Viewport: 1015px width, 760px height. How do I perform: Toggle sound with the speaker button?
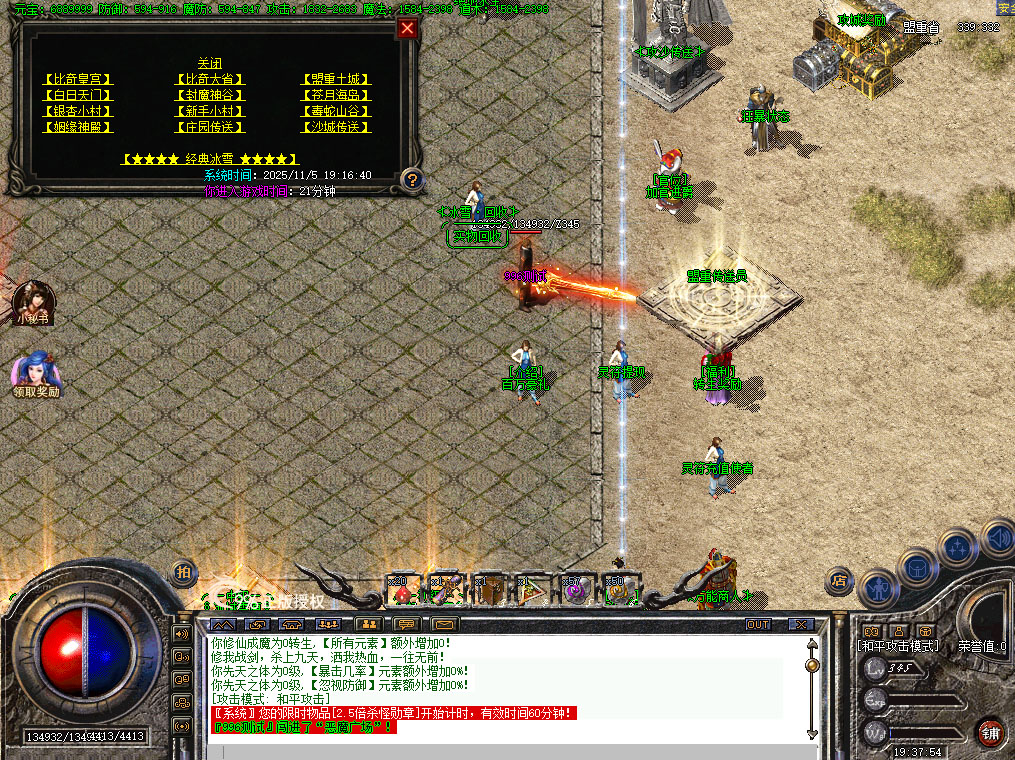coord(997,537)
